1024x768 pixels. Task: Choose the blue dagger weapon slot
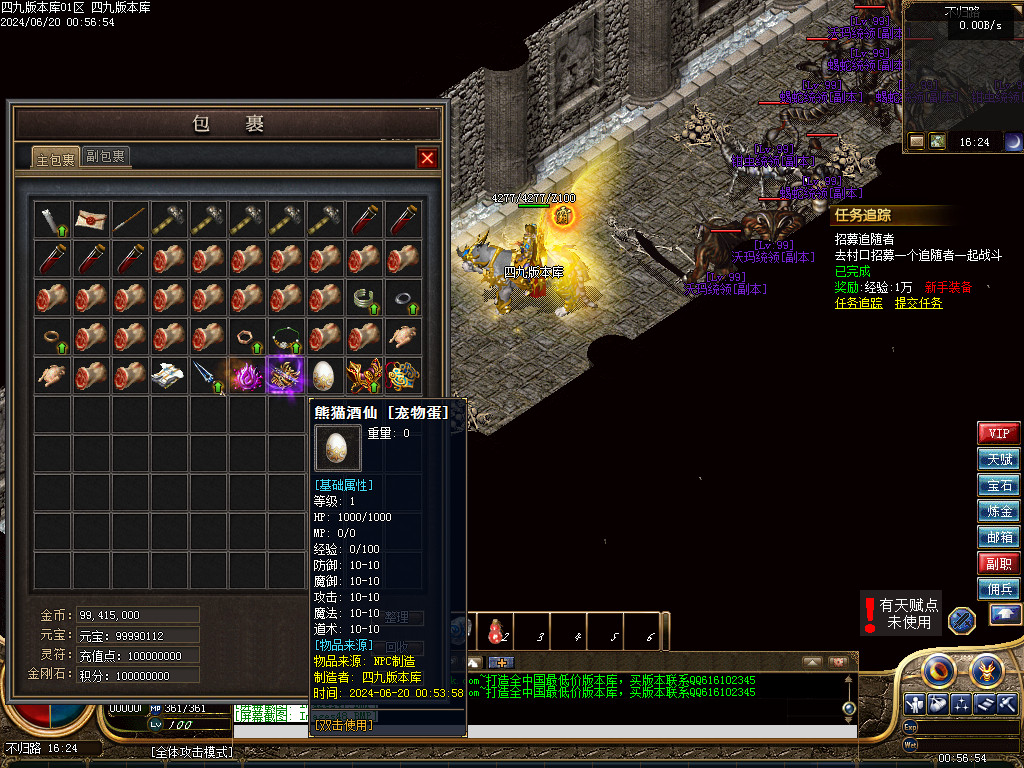point(208,376)
